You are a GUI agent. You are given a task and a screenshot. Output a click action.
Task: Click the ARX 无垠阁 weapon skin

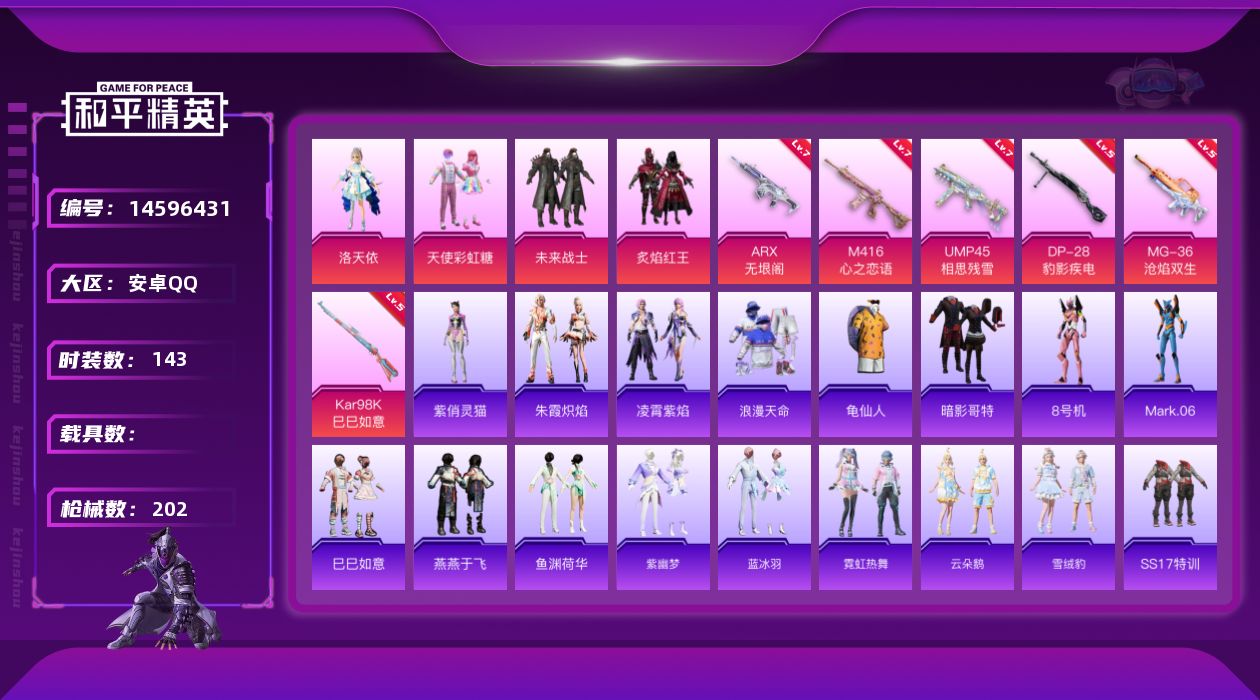[x=764, y=211]
